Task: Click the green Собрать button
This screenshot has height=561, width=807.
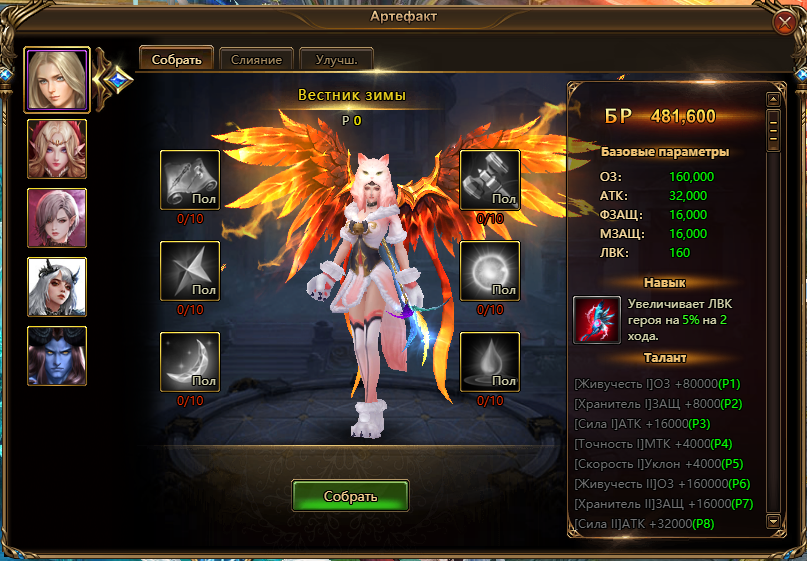Action: pyautogui.click(x=350, y=496)
